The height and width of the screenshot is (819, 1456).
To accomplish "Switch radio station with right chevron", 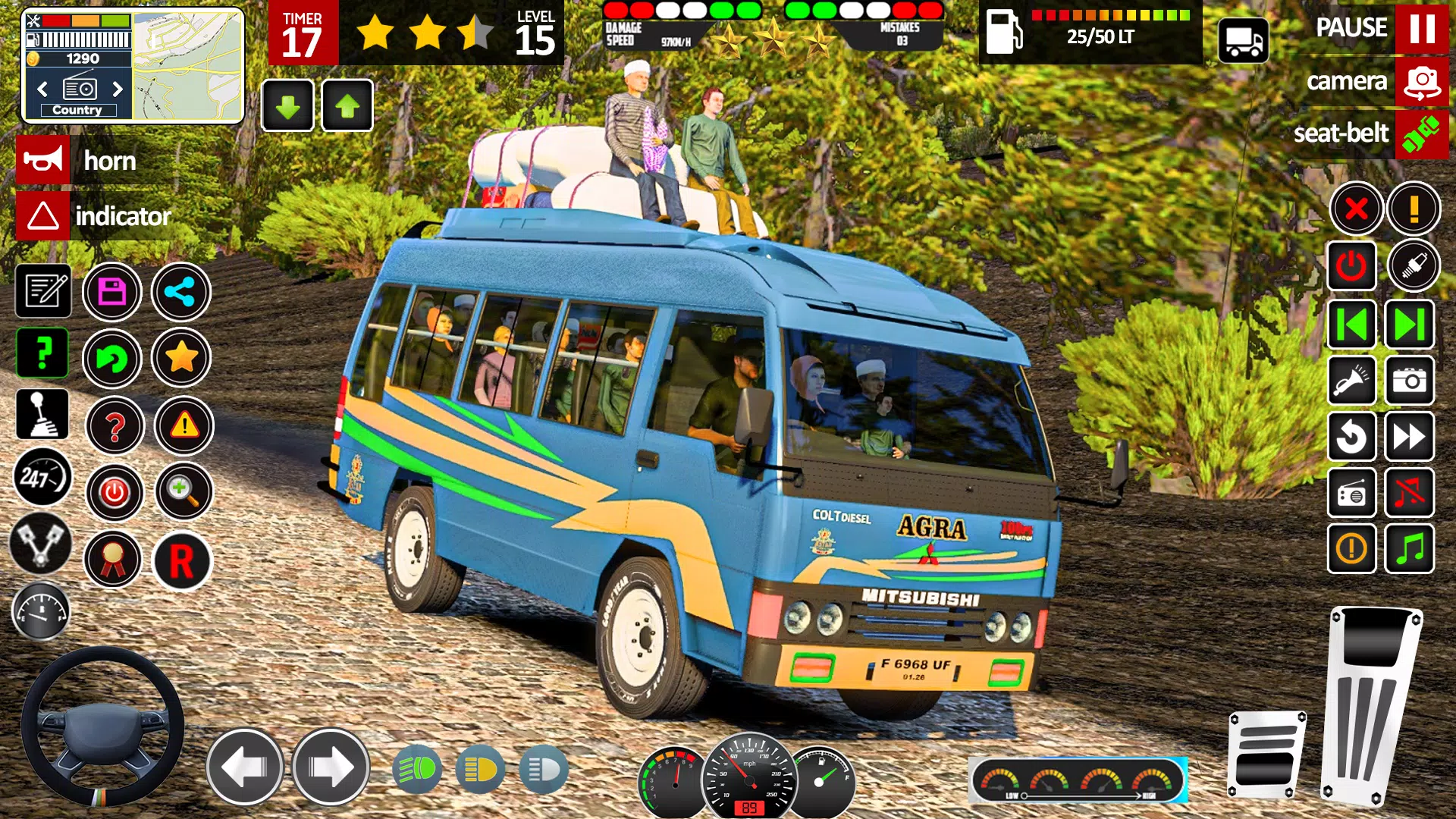I will 117,89.
